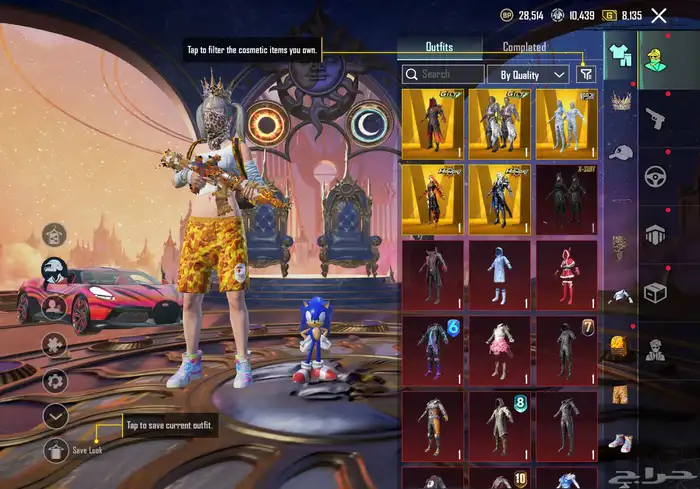Open the gear settings icon

tap(56, 380)
